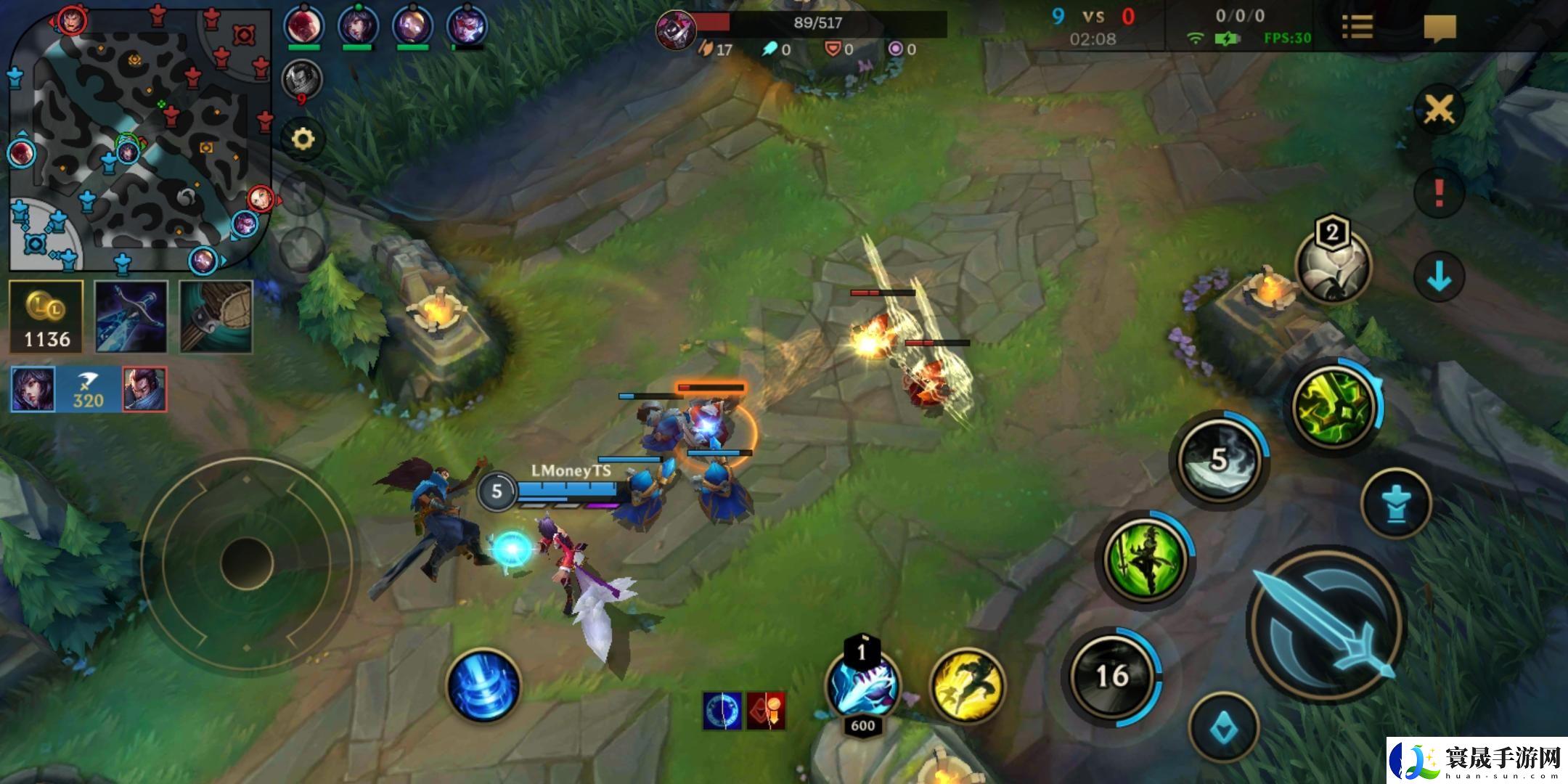Image resolution: width=1568 pixels, height=784 pixels.
Task: Open the settings gear menu
Action: pyautogui.click(x=303, y=139)
